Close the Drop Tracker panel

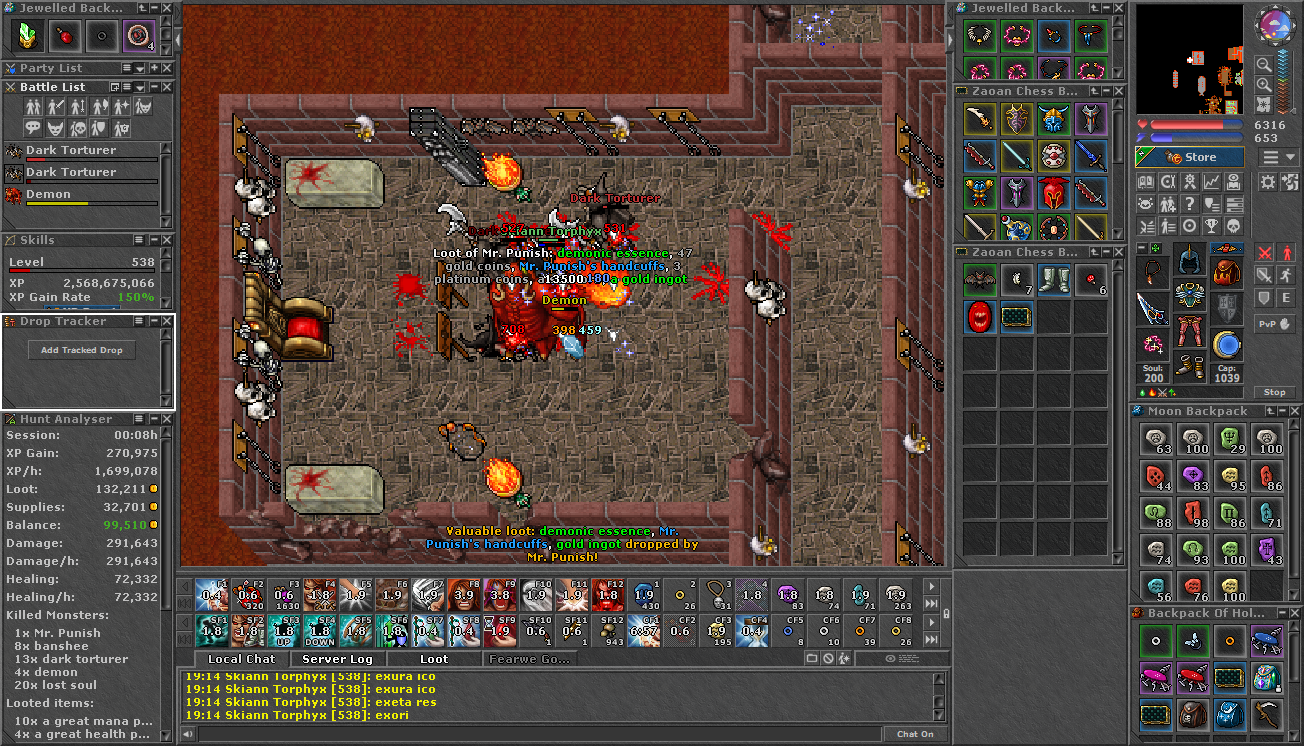(168, 321)
